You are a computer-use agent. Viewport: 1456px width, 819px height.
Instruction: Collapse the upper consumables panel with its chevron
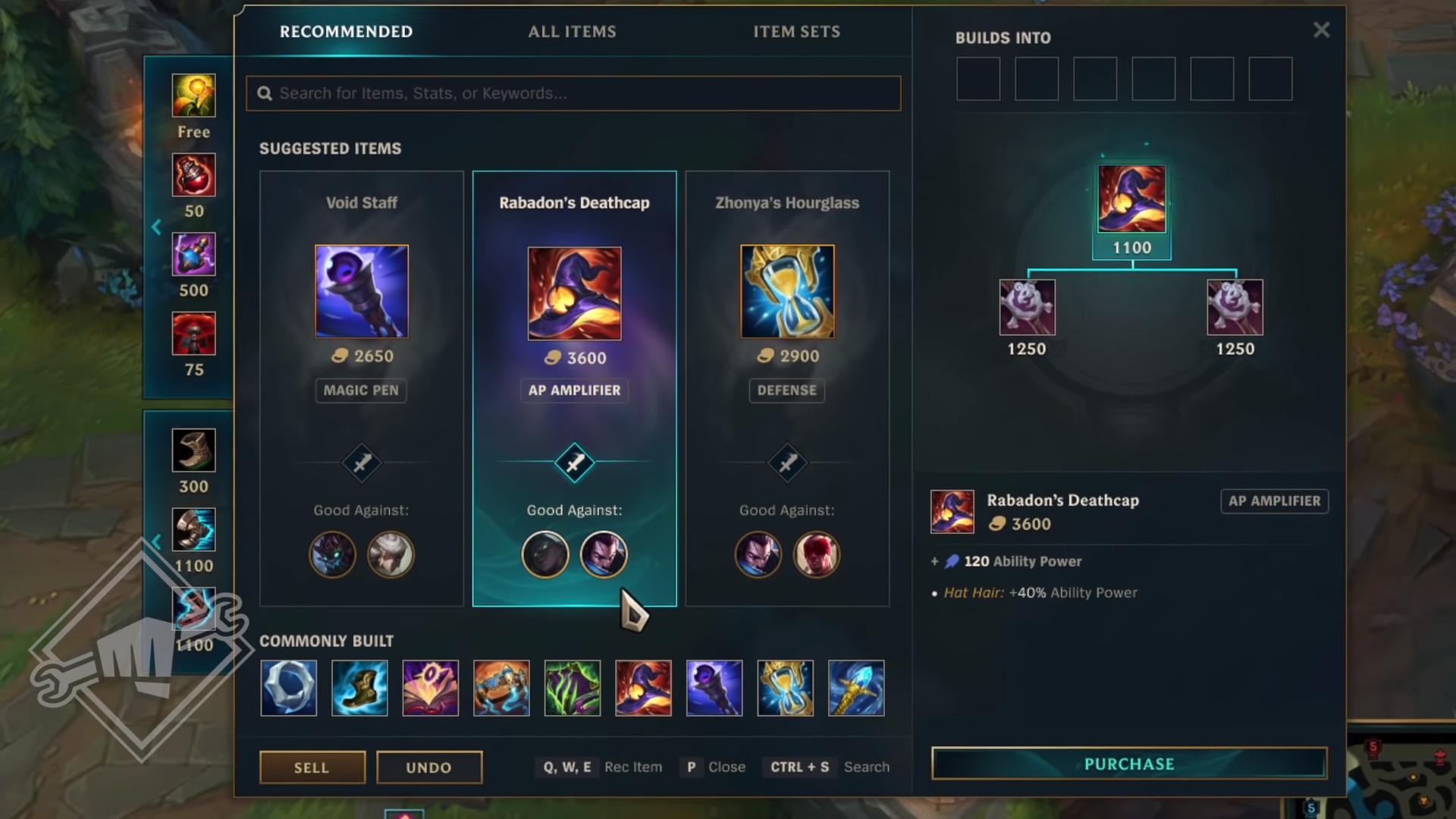click(157, 227)
